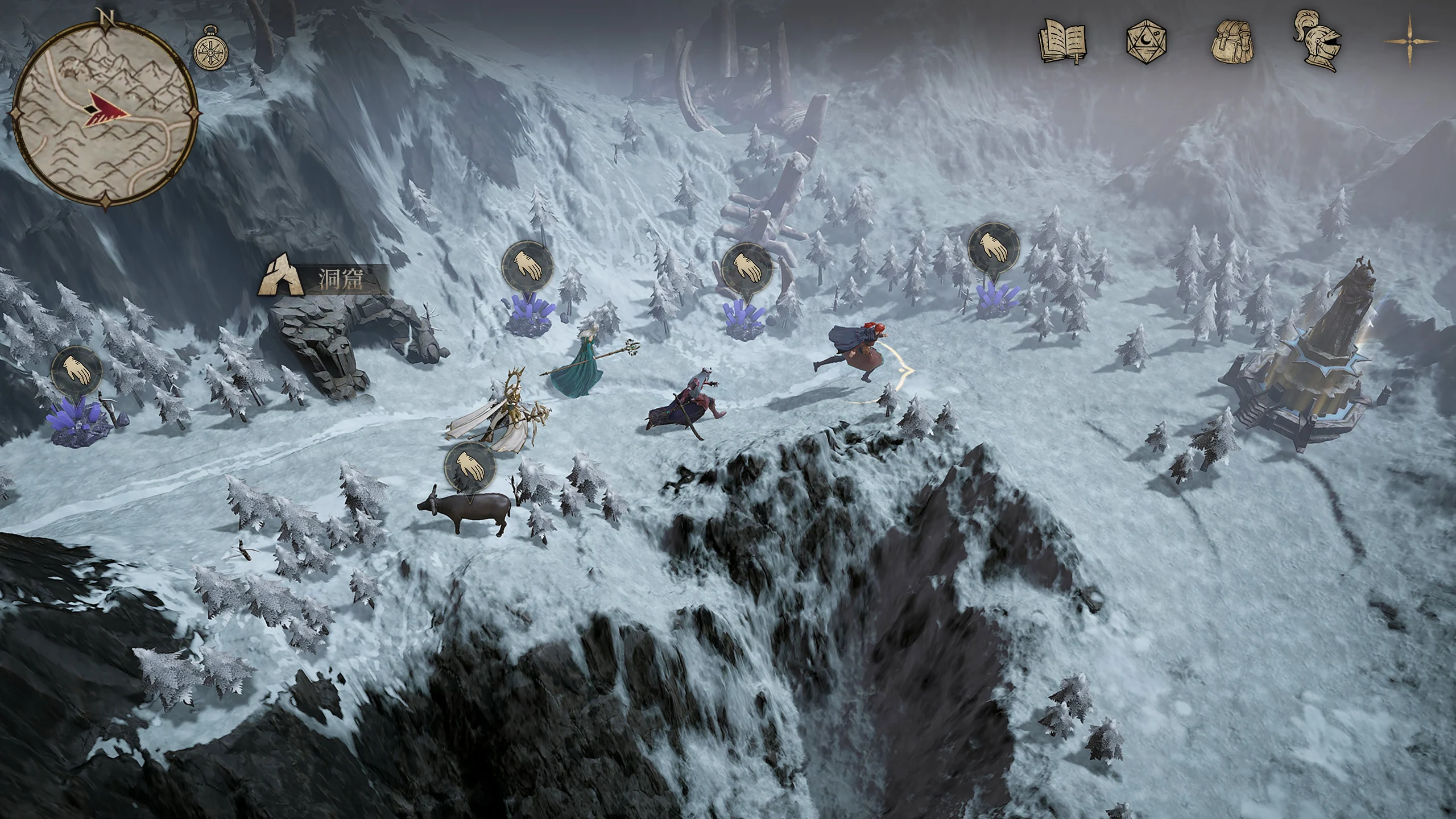
Task: Open the backpack inventory
Action: pyautogui.click(x=1233, y=43)
